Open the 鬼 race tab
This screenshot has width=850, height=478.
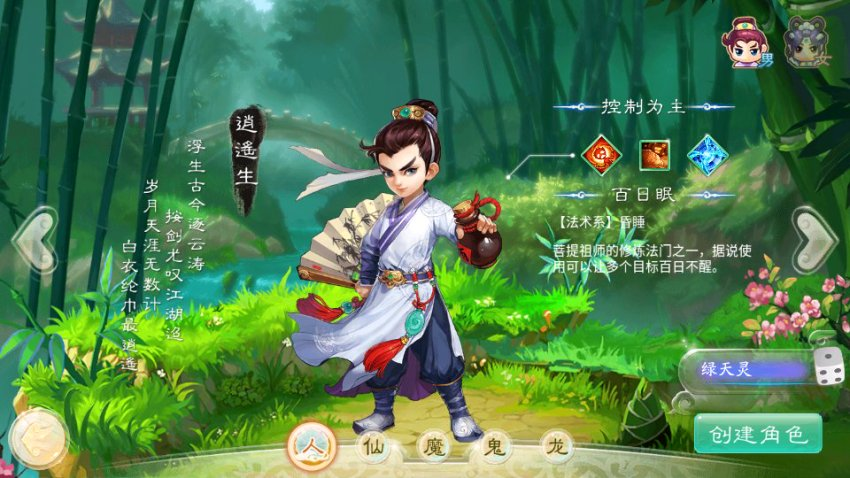point(494,446)
